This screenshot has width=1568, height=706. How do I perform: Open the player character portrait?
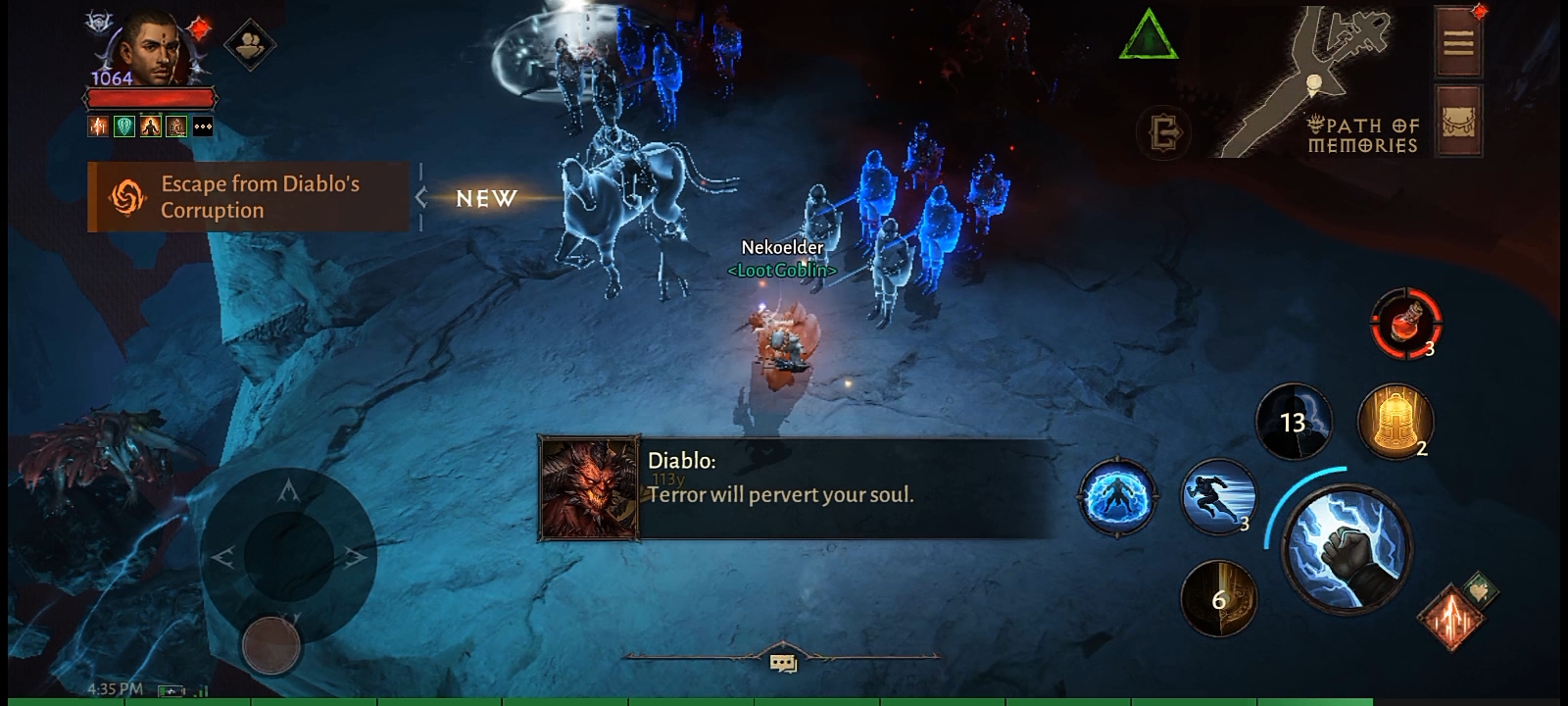149,49
